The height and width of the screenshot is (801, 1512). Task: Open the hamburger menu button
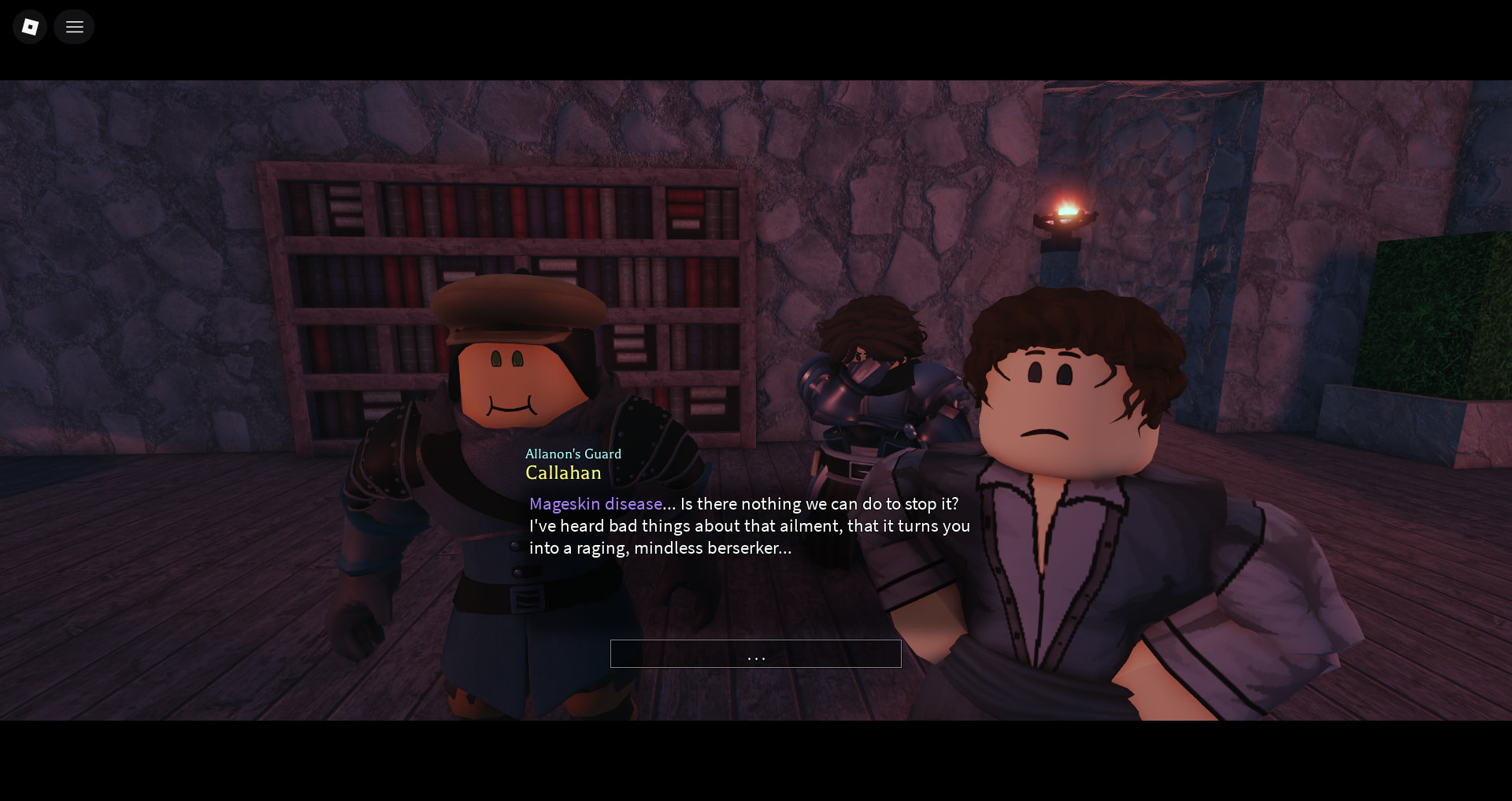click(75, 27)
